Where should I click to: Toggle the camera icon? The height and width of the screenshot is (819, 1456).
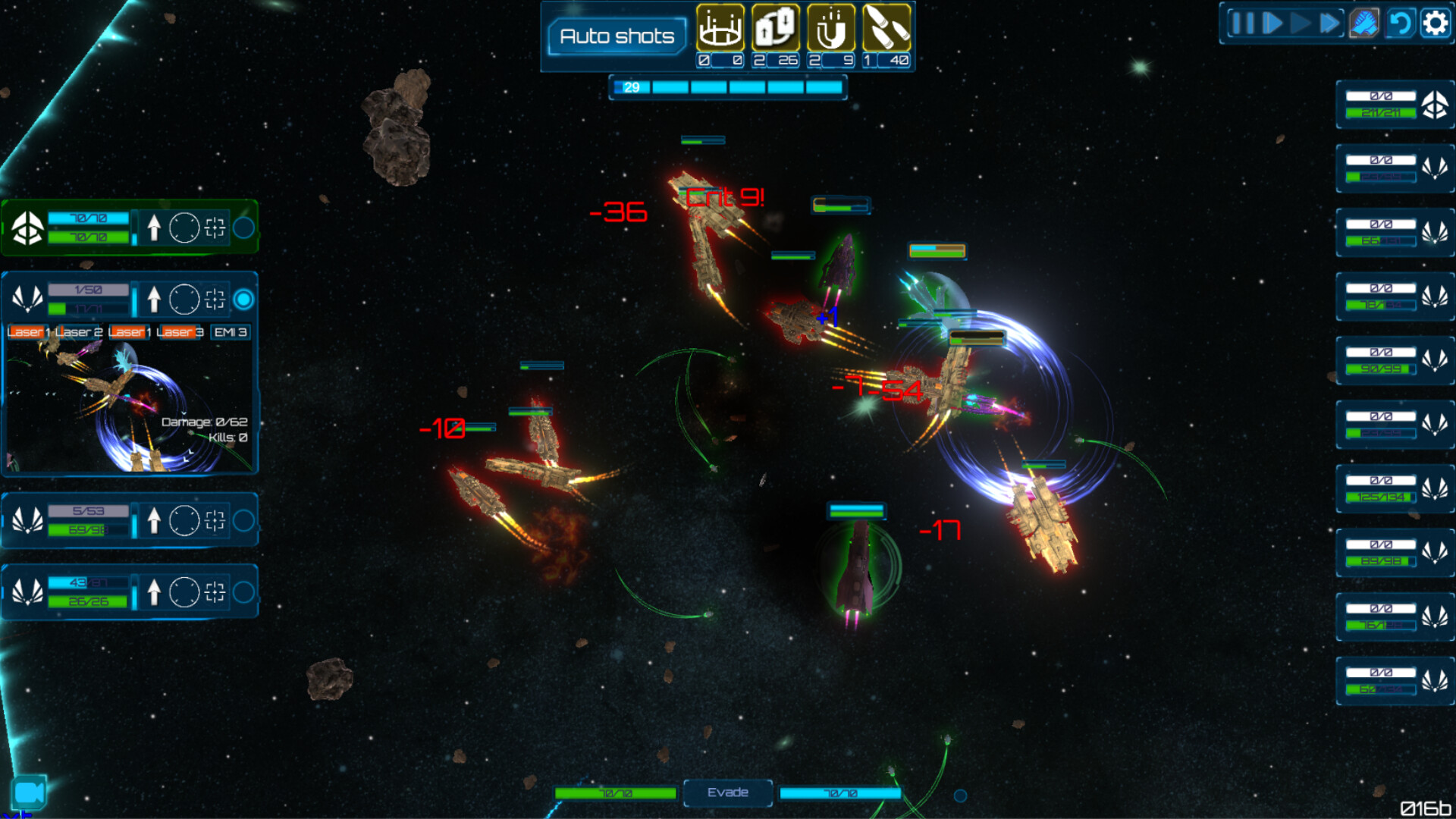[29, 792]
